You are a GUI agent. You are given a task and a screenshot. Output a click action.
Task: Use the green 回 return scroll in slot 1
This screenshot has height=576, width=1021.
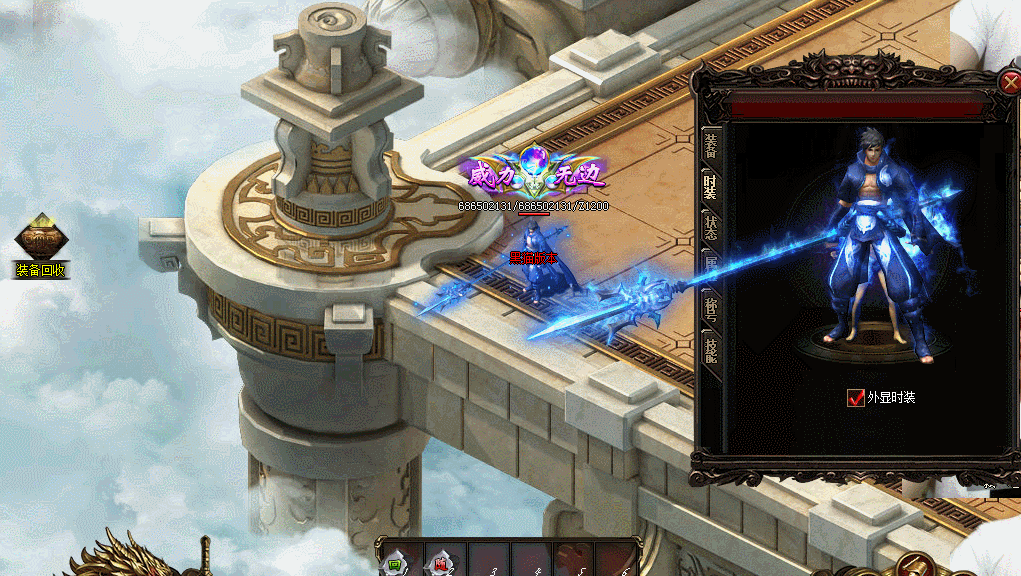point(397,563)
